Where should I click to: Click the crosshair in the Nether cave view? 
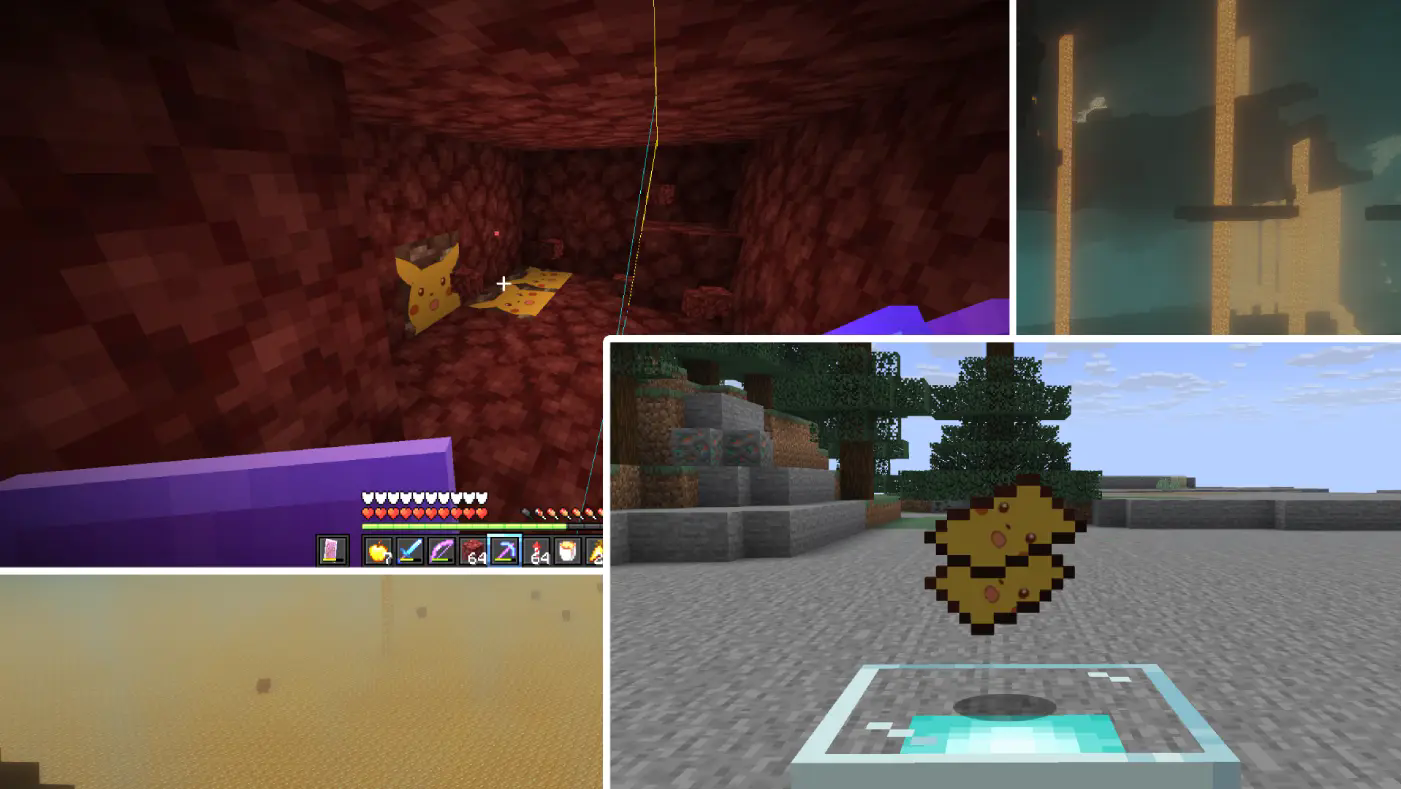(502, 283)
